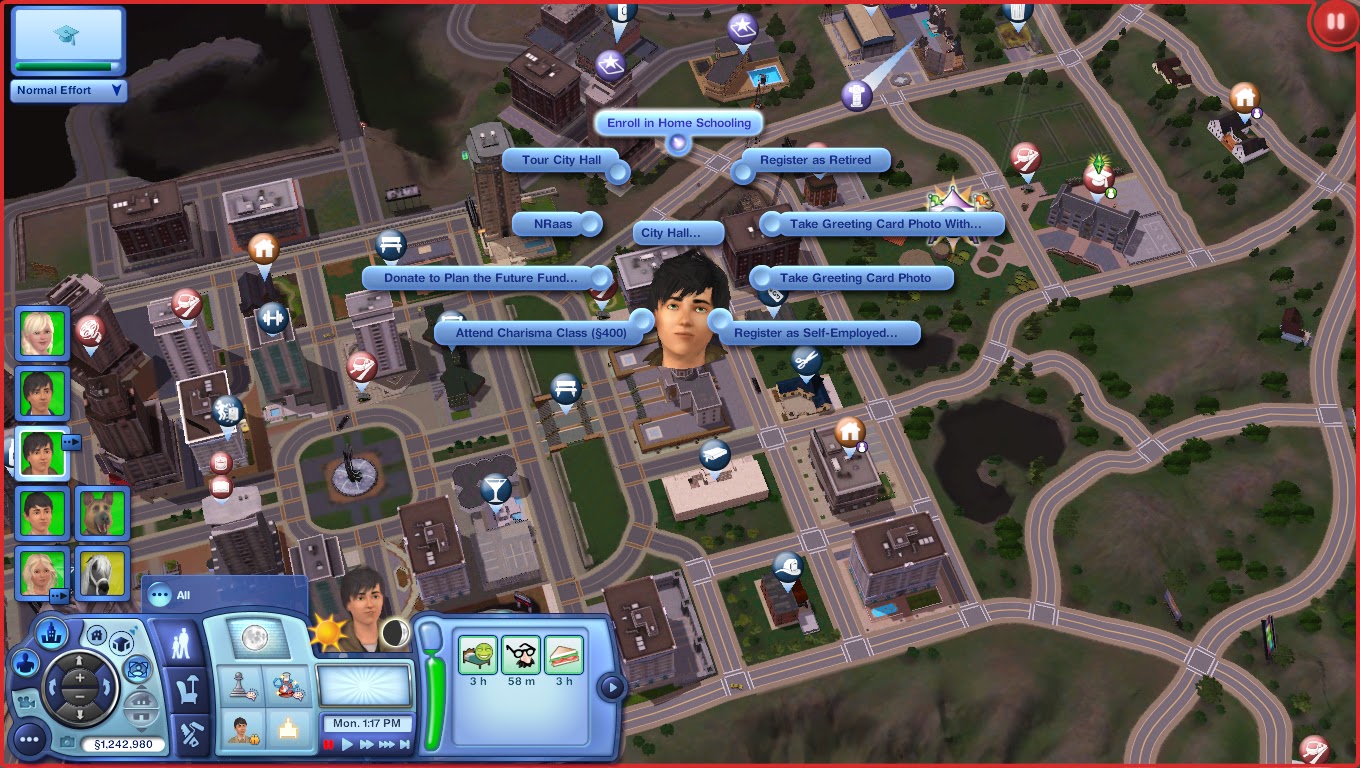Click the moon phase indicator above the clock

pyautogui.click(x=395, y=633)
